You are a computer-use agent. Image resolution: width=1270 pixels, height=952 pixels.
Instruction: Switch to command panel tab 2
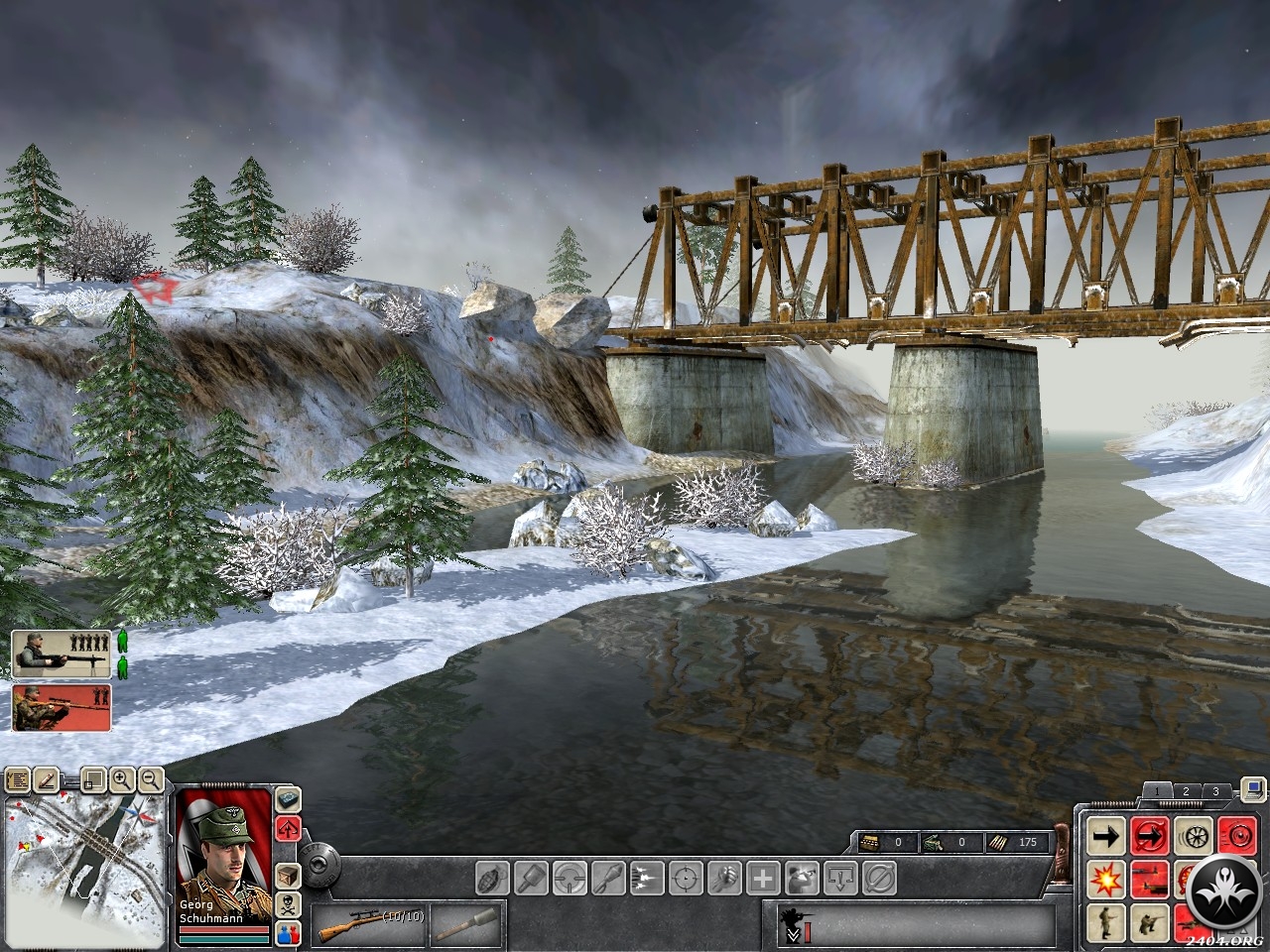1186,791
